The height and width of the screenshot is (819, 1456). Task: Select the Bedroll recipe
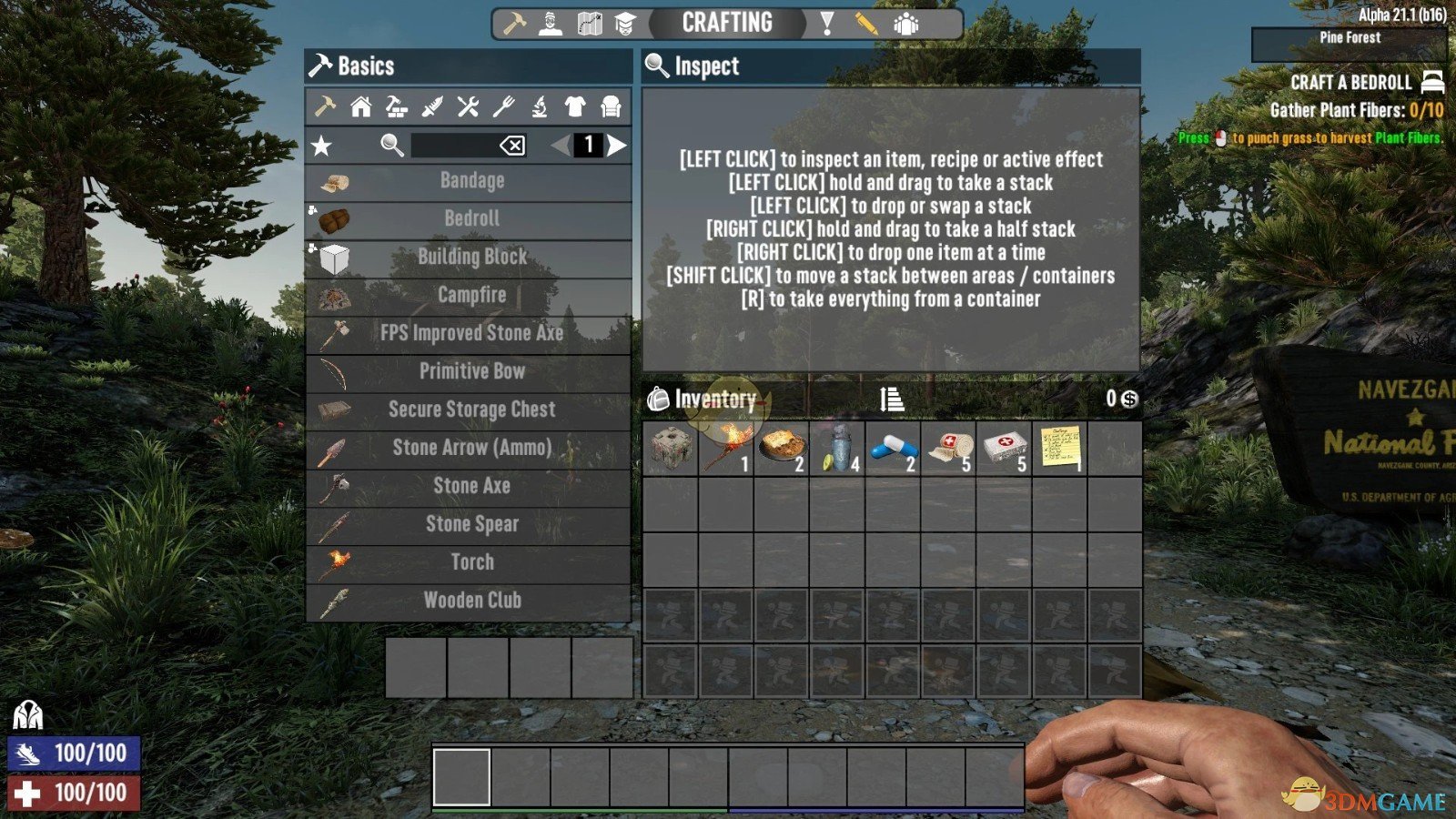tap(470, 218)
